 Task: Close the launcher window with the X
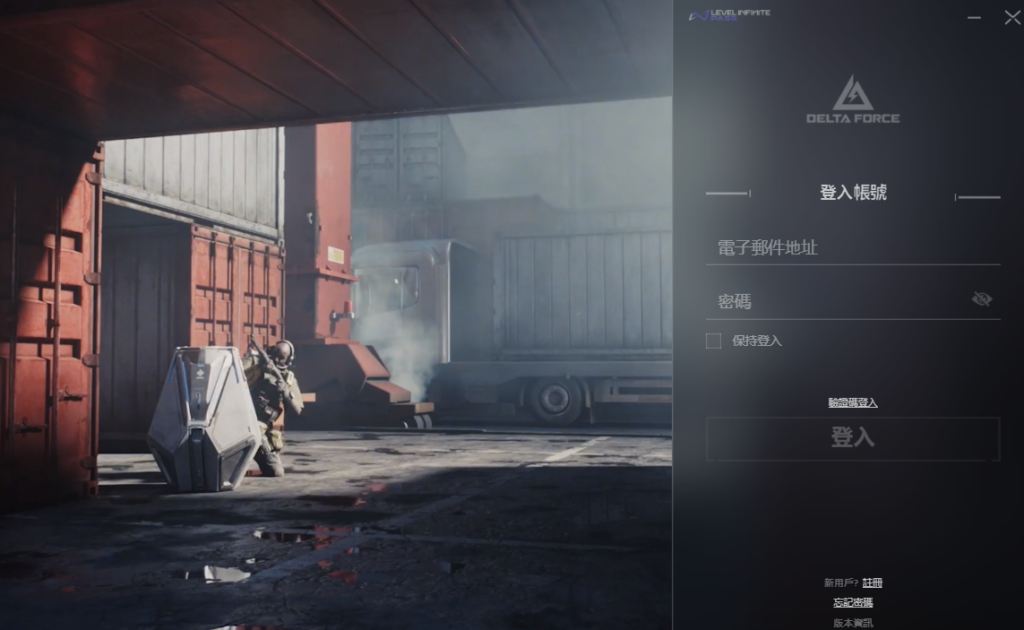[1011, 18]
